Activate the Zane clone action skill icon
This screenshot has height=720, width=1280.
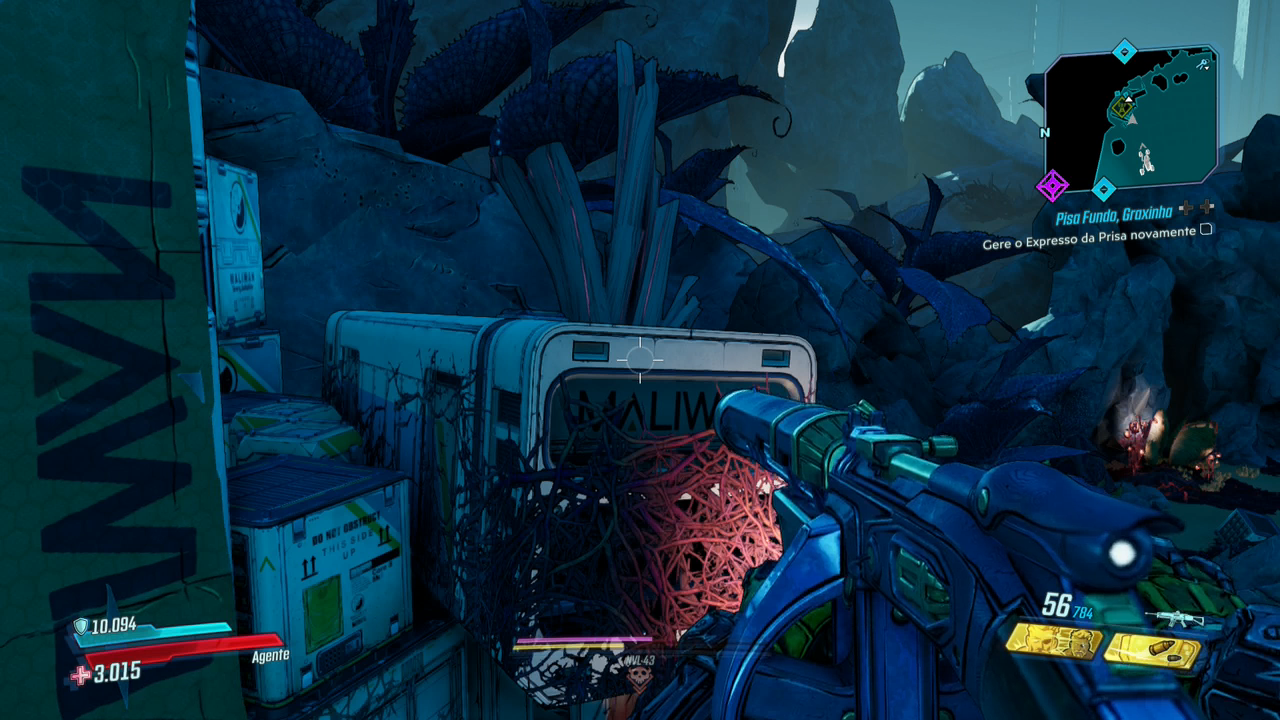coord(1053,641)
